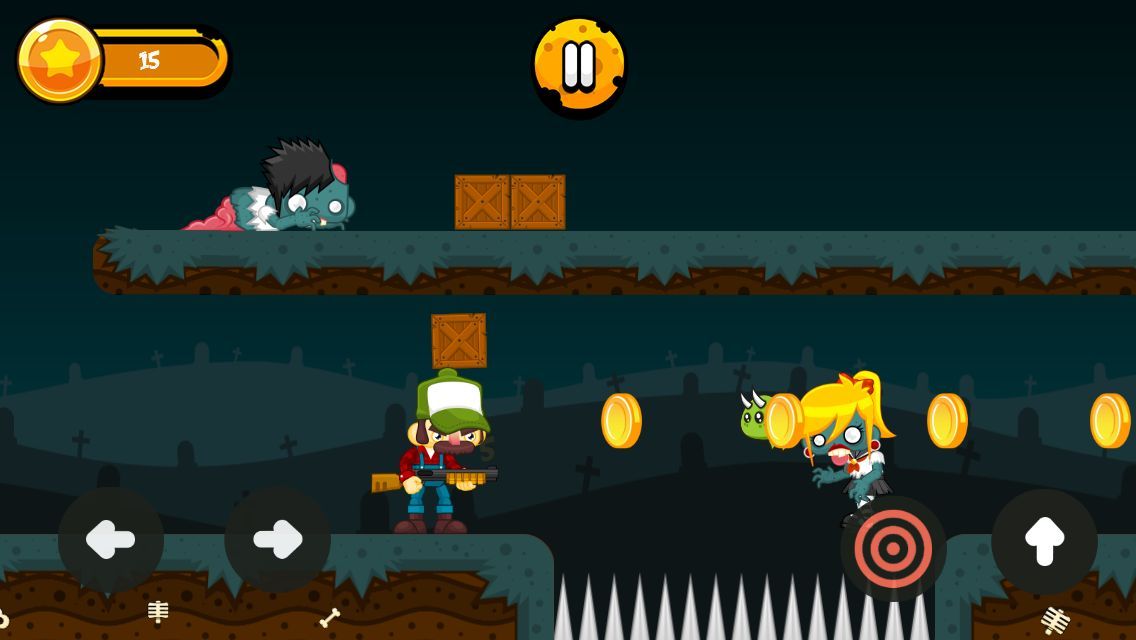Tap the left arrow move button
1136x640 pixels.
click(x=111, y=540)
